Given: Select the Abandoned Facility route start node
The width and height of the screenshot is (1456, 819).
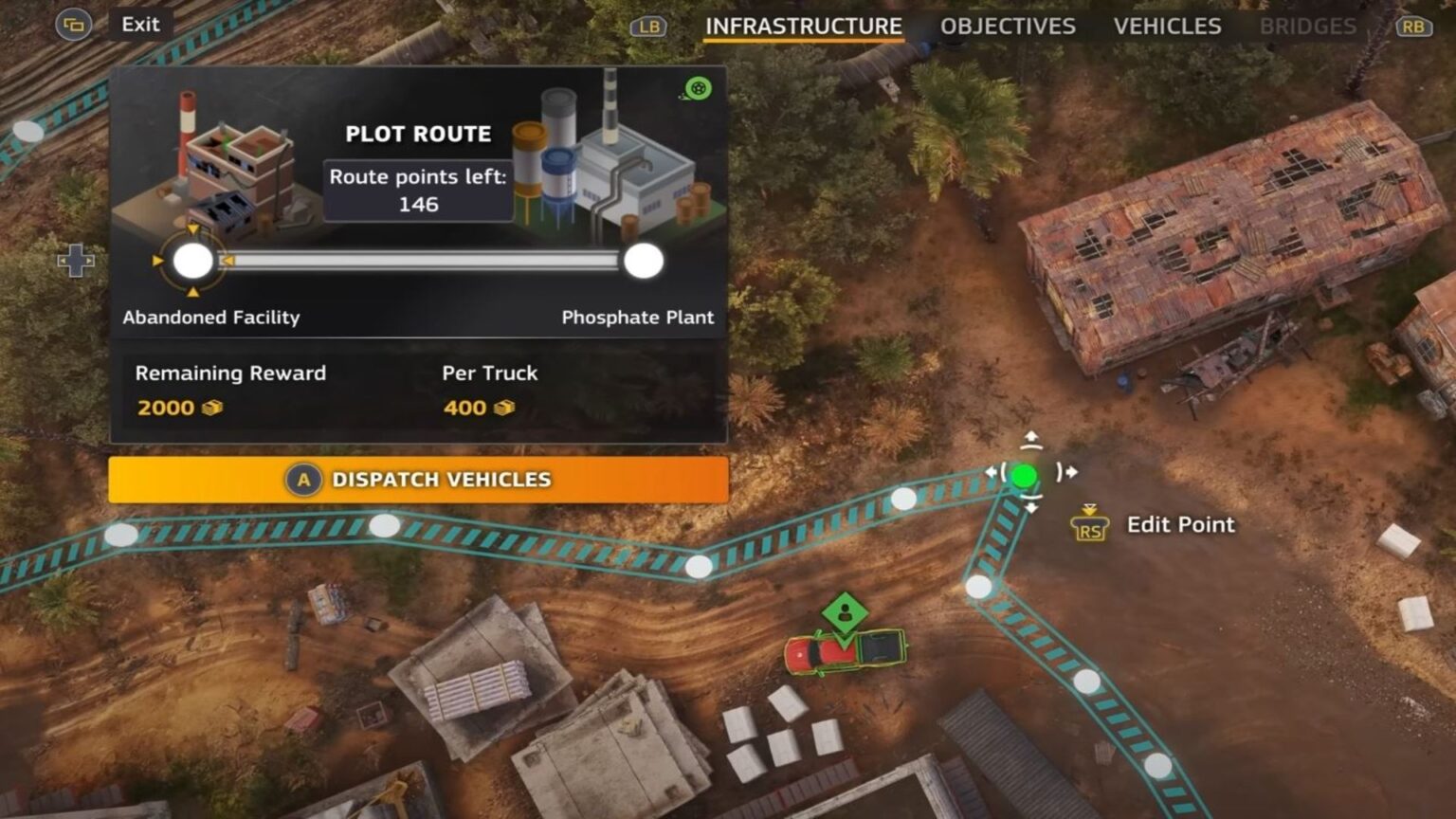Looking at the screenshot, I should (x=193, y=261).
